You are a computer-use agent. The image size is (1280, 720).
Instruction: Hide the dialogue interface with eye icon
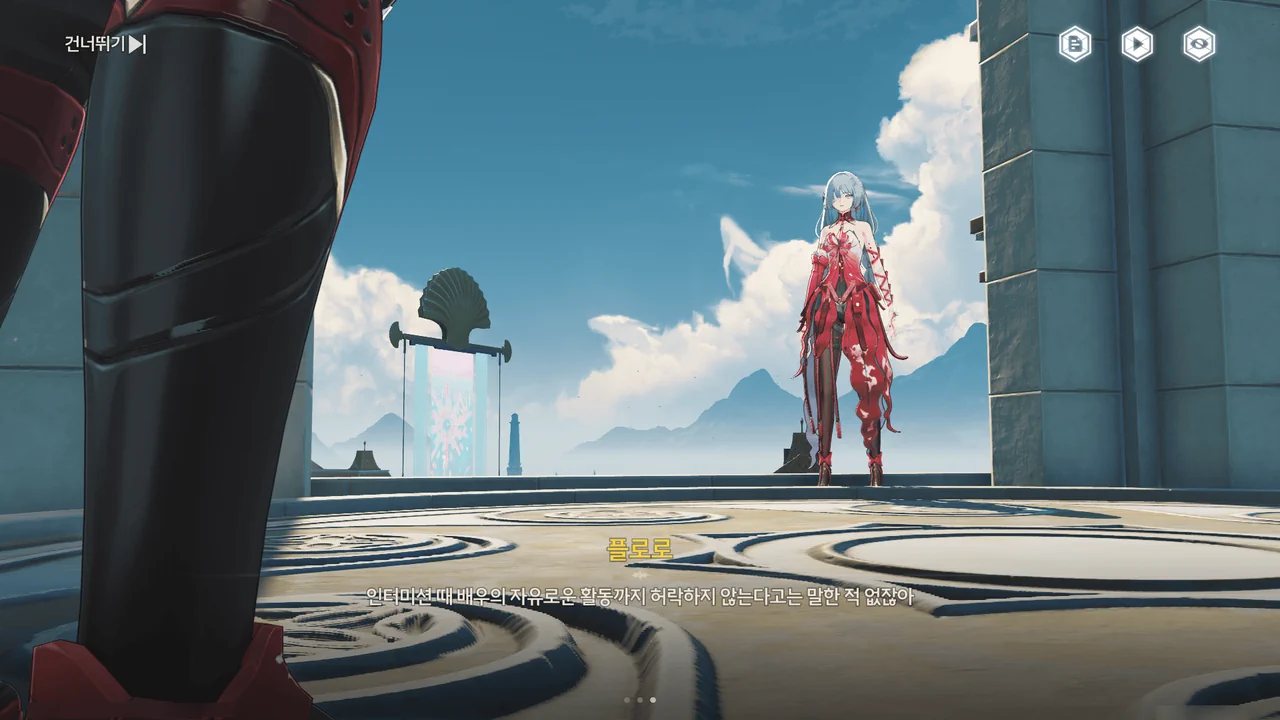point(1199,44)
